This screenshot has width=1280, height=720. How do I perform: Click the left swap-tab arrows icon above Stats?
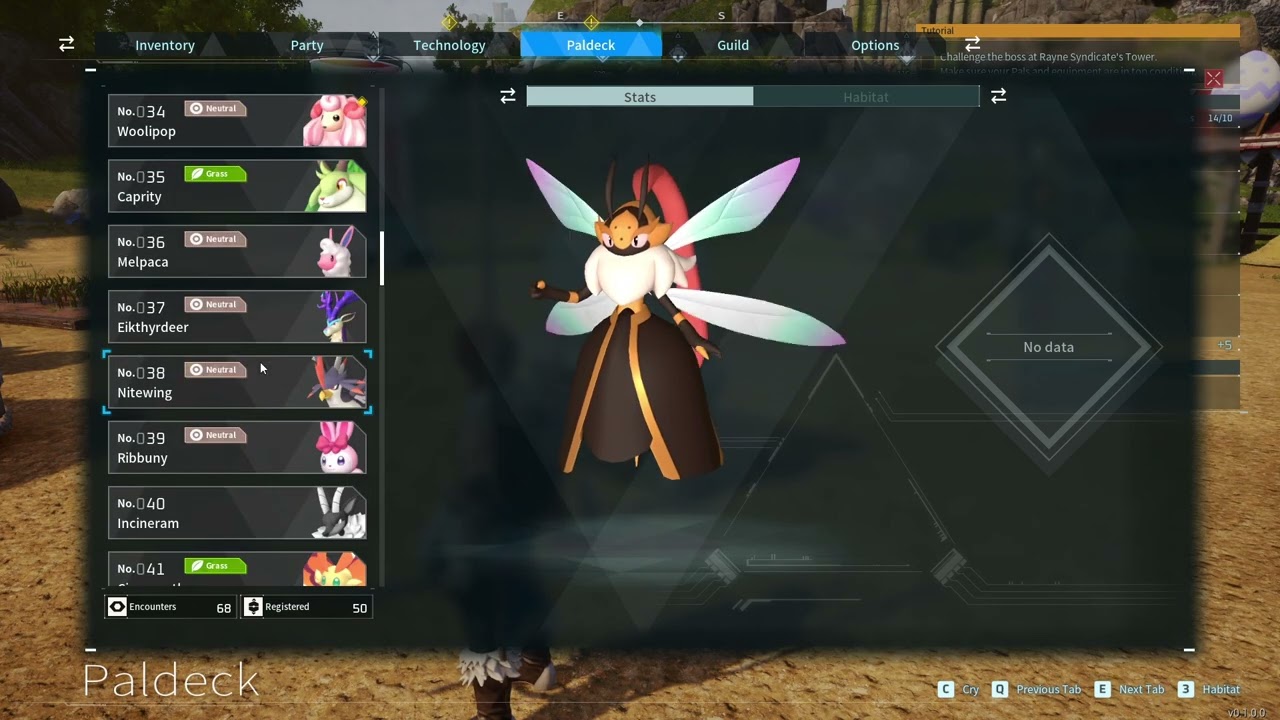click(508, 96)
